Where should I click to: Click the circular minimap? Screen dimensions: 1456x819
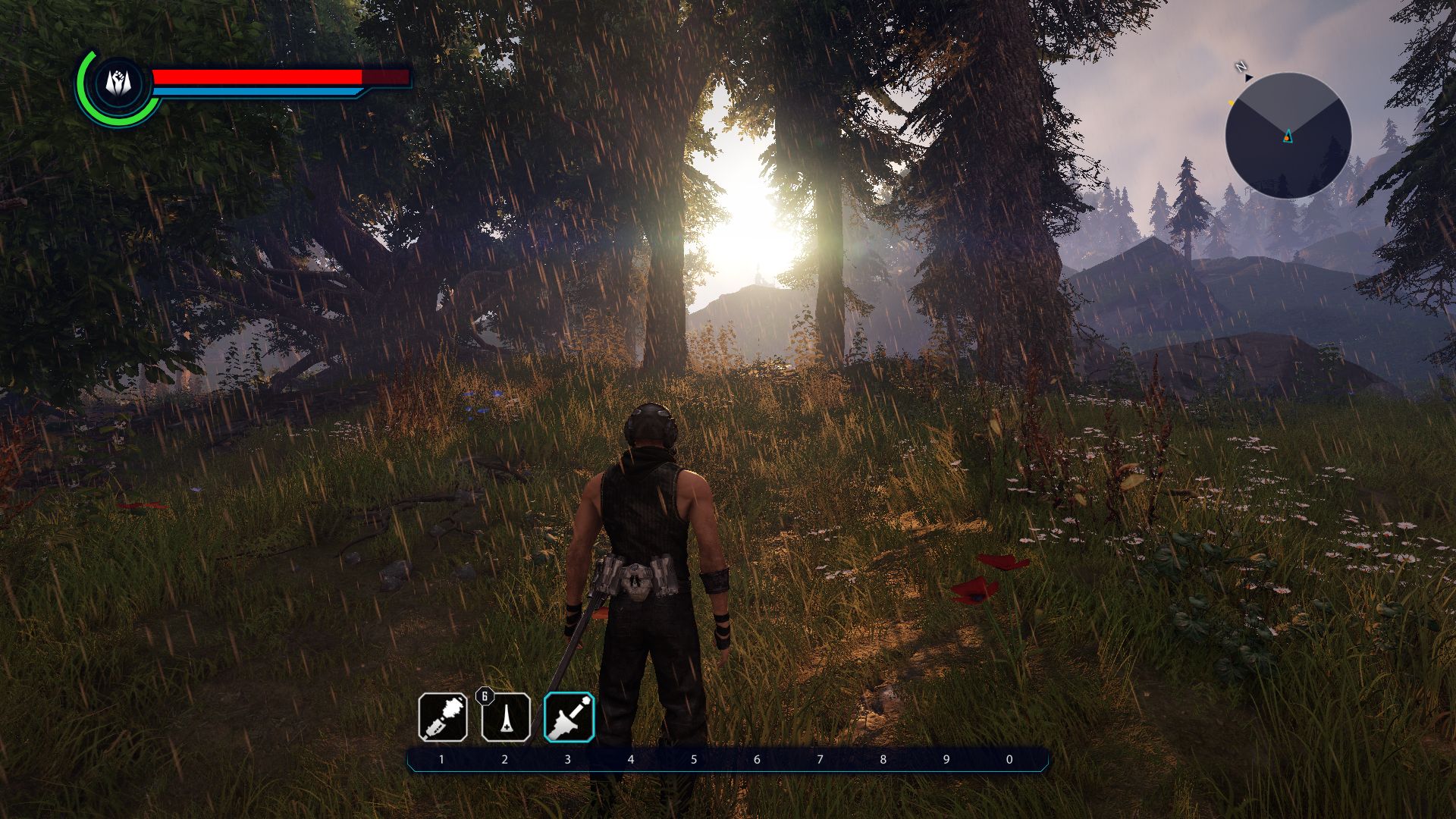(x=1288, y=136)
